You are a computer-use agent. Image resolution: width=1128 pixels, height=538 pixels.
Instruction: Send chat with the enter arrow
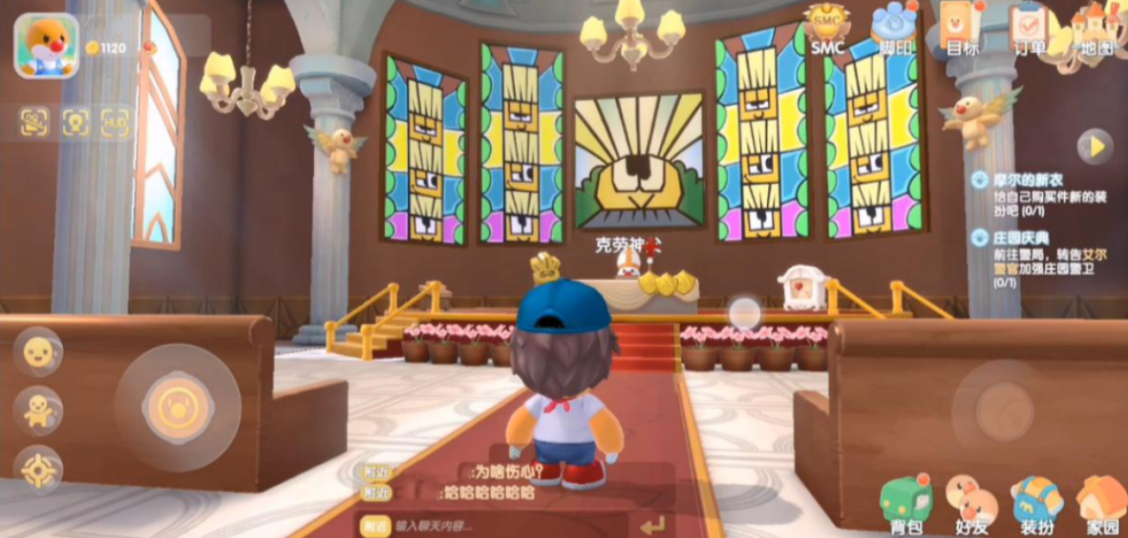(653, 525)
